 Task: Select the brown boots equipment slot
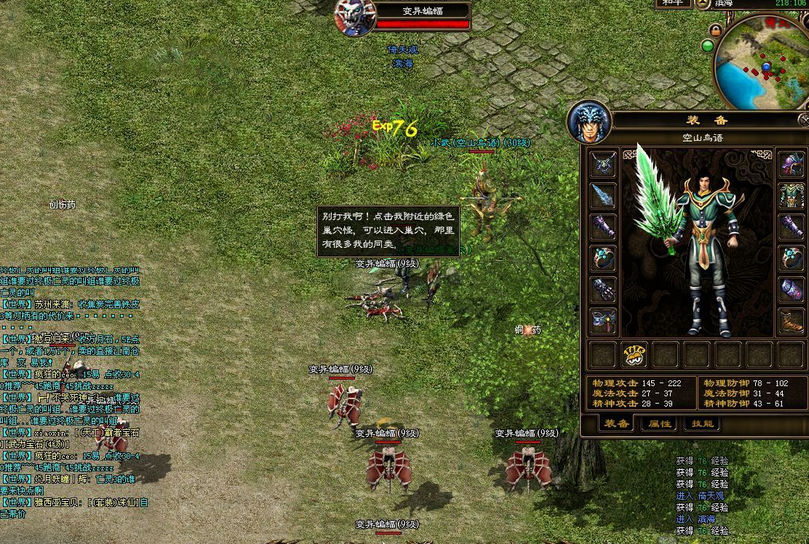[792, 321]
